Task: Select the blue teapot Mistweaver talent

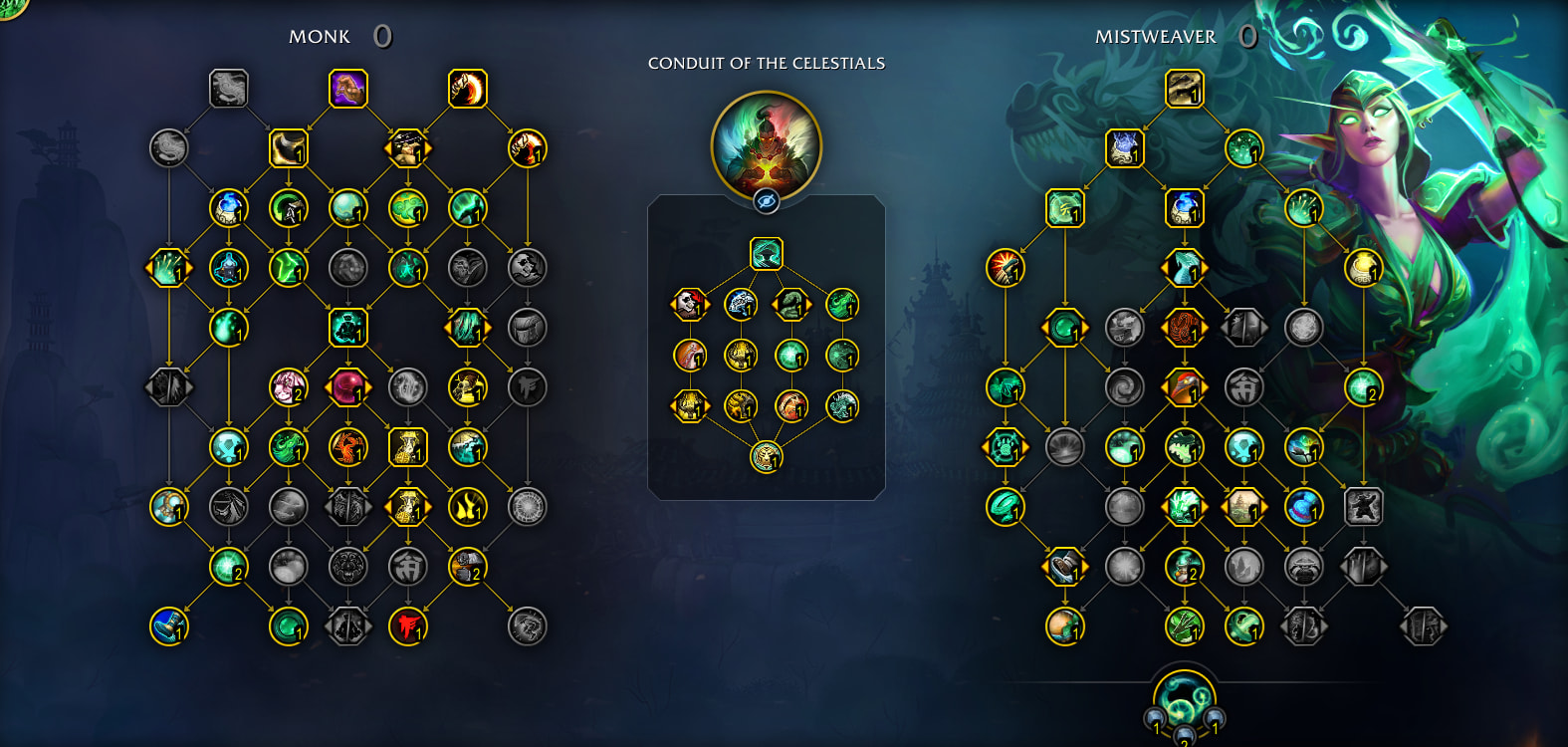Action: [1185, 208]
